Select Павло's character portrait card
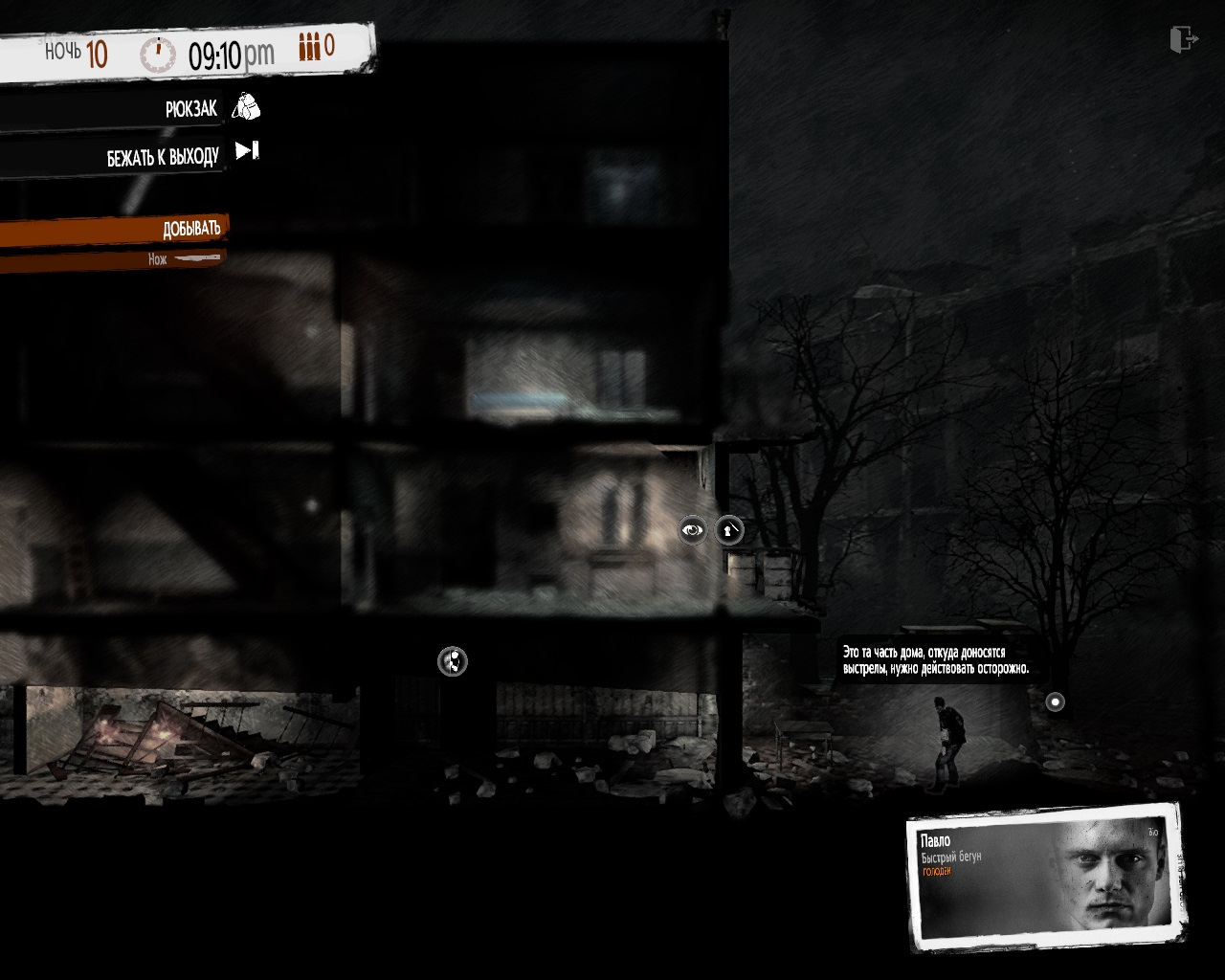Image resolution: width=1225 pixels, height=980 pixels. 1045,876
